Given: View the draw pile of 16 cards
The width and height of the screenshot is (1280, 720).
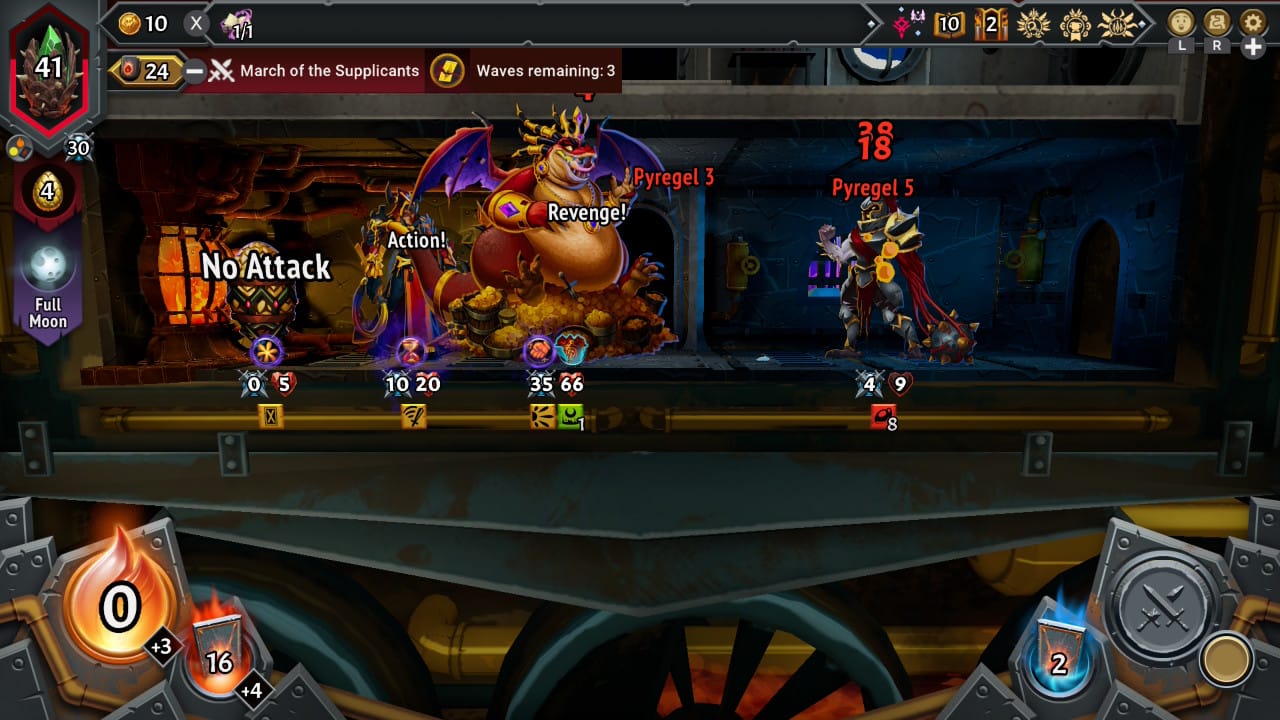Looking at the screenshot, I should (x=218, y=650).
